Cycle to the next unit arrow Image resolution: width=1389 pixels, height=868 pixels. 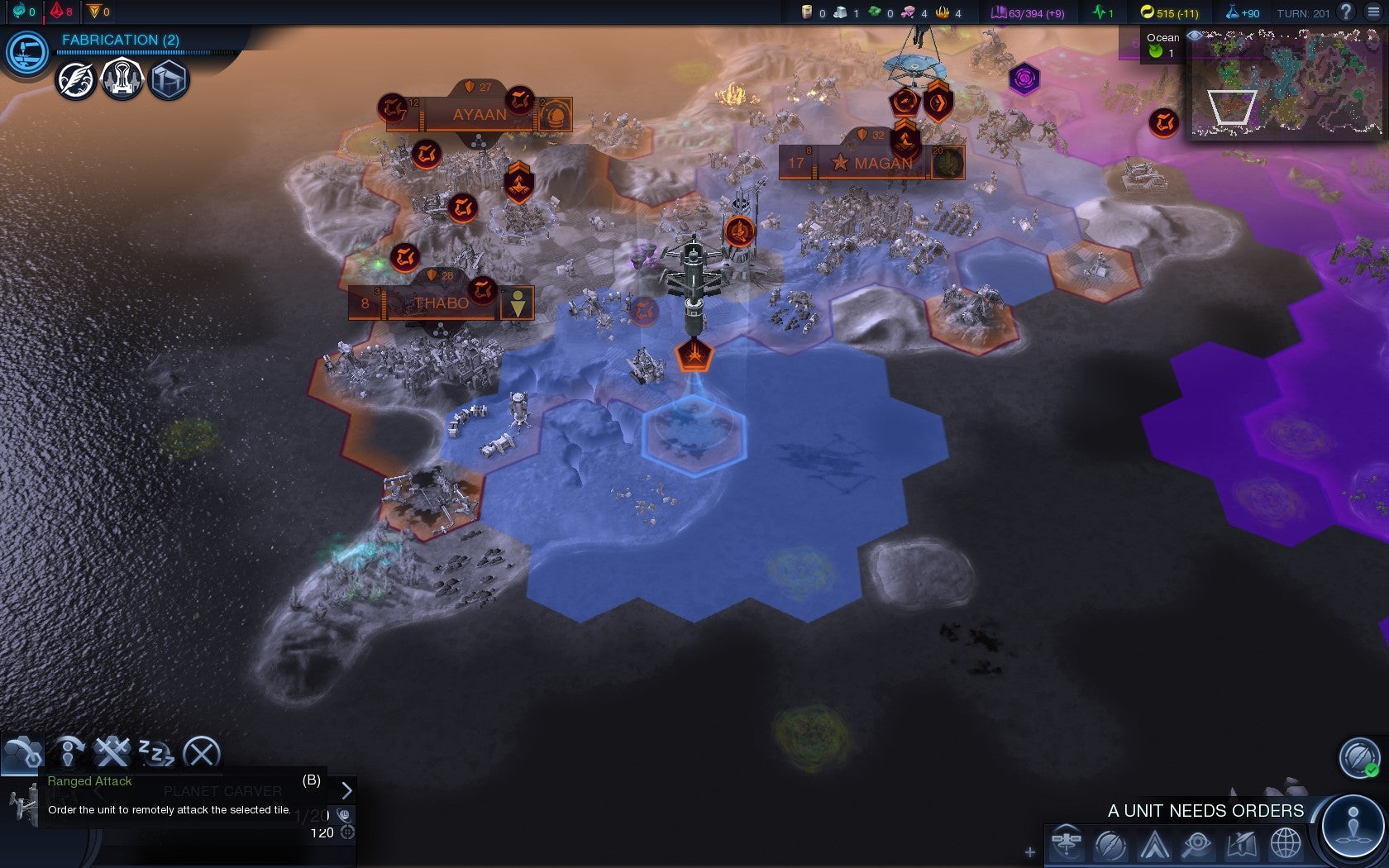(x=346, y=790)
